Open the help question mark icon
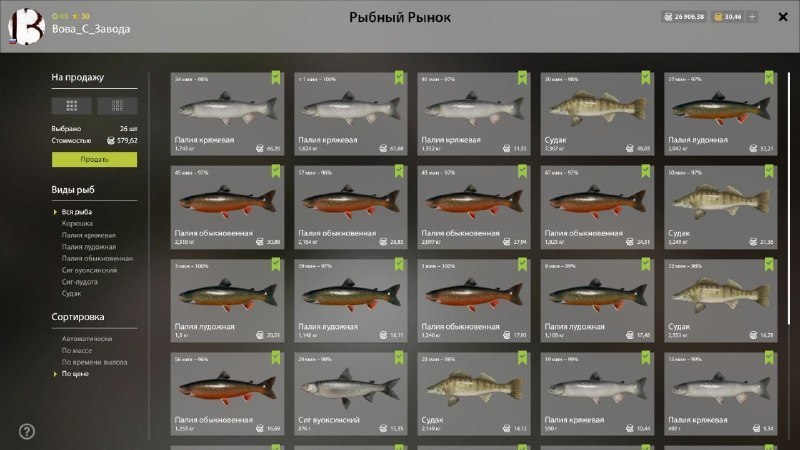Image resolution: width=800 pixels, height=450 pixels. (26, 431)
